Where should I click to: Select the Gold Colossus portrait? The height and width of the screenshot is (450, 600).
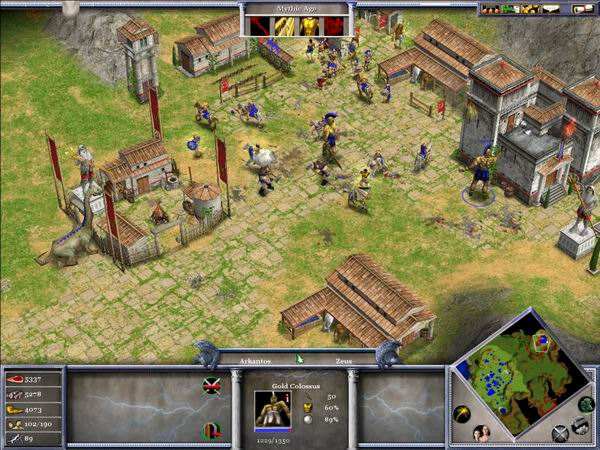click(x=268, y=408)
